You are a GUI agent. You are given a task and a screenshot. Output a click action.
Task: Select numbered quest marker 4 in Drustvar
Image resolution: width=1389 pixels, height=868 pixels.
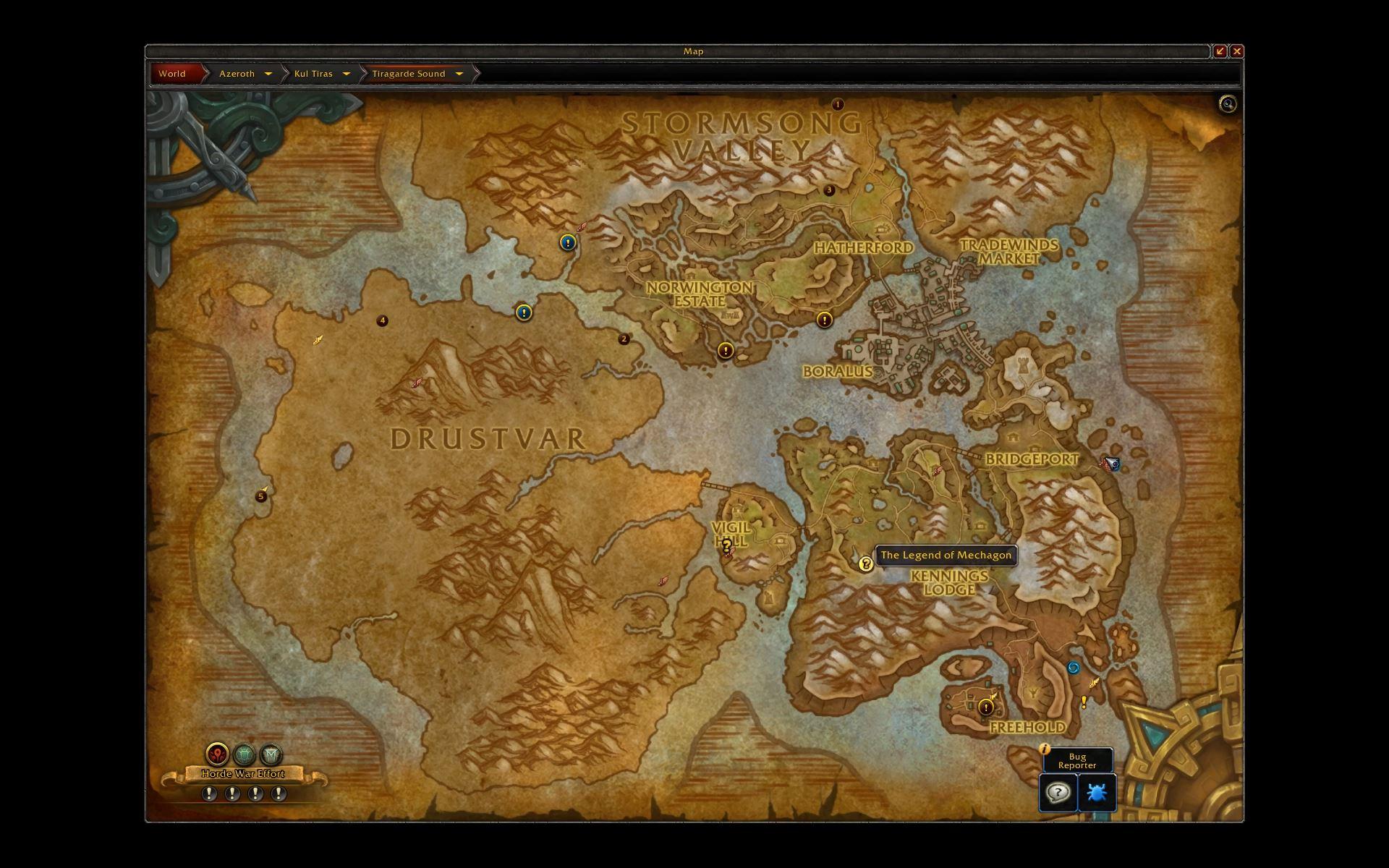coord(383,320)
